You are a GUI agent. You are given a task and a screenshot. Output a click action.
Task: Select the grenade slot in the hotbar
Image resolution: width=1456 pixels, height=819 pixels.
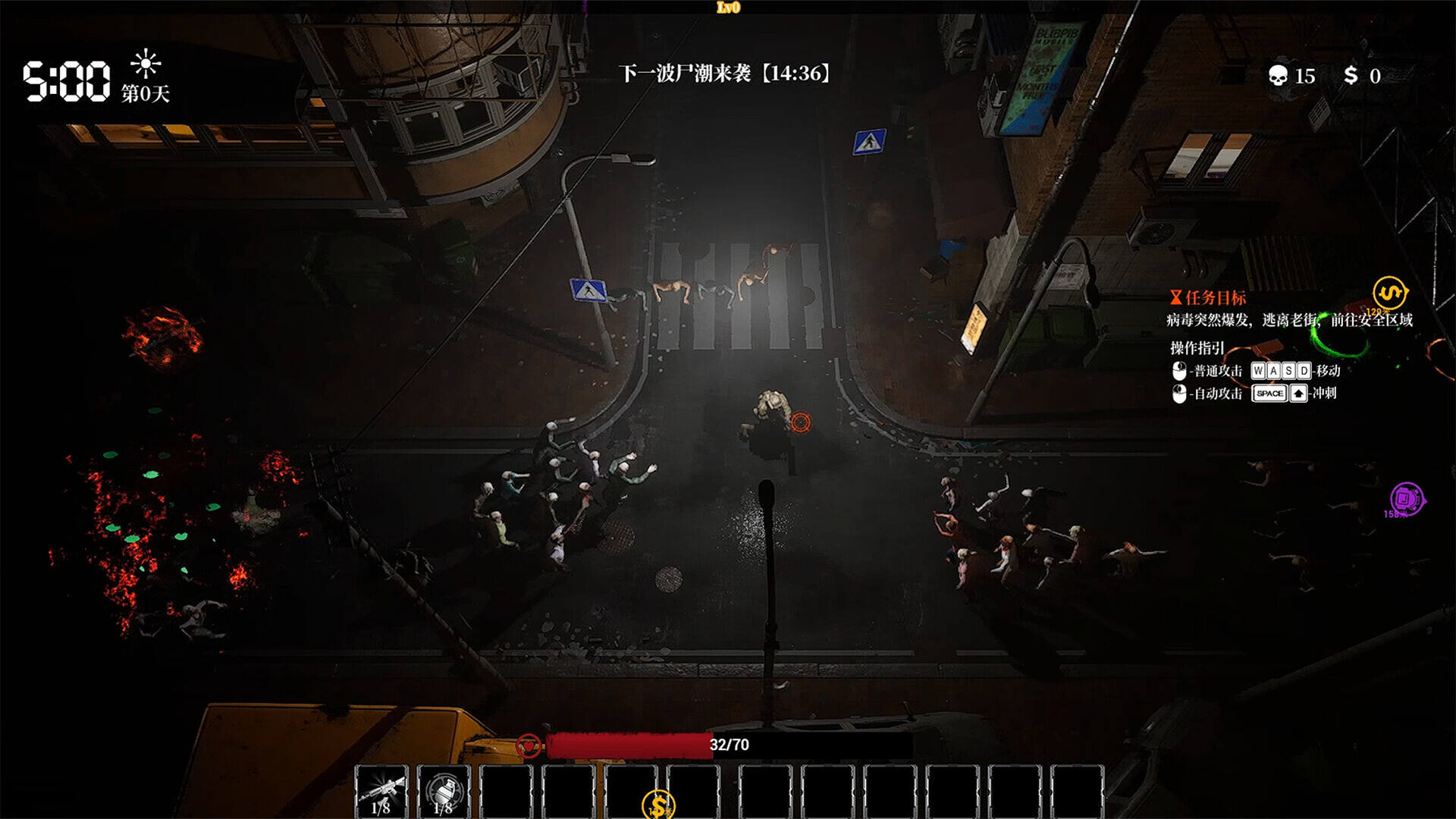tap(444, 791)
